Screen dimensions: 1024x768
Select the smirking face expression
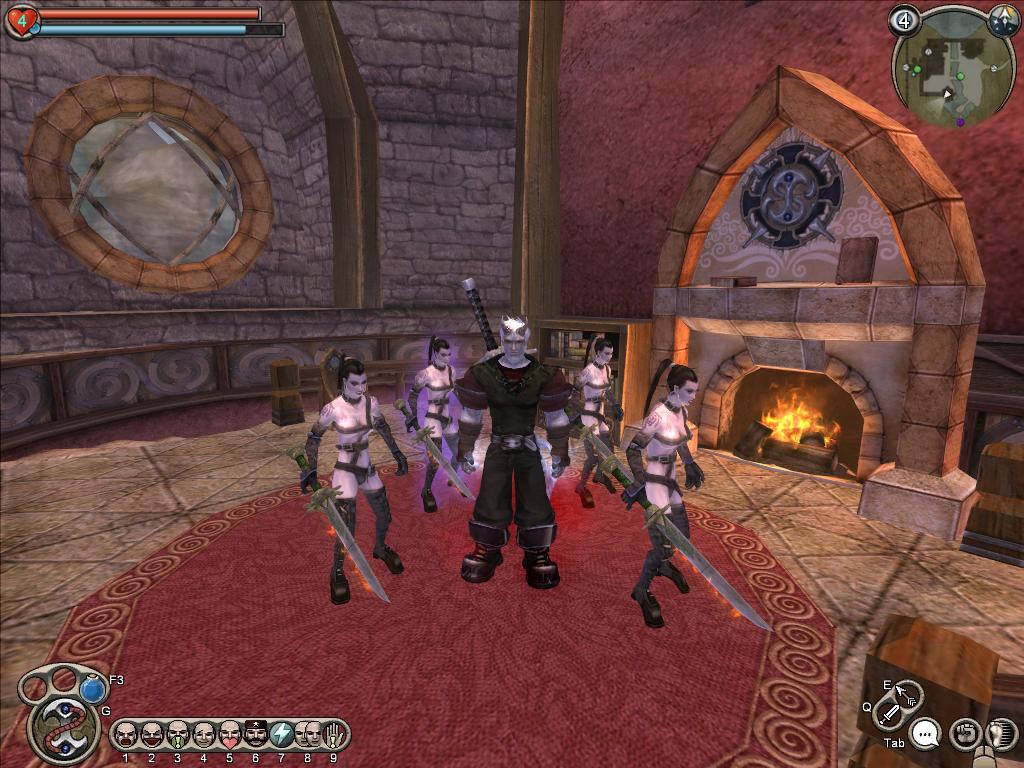pyautogui.click(x=203, y=735)
